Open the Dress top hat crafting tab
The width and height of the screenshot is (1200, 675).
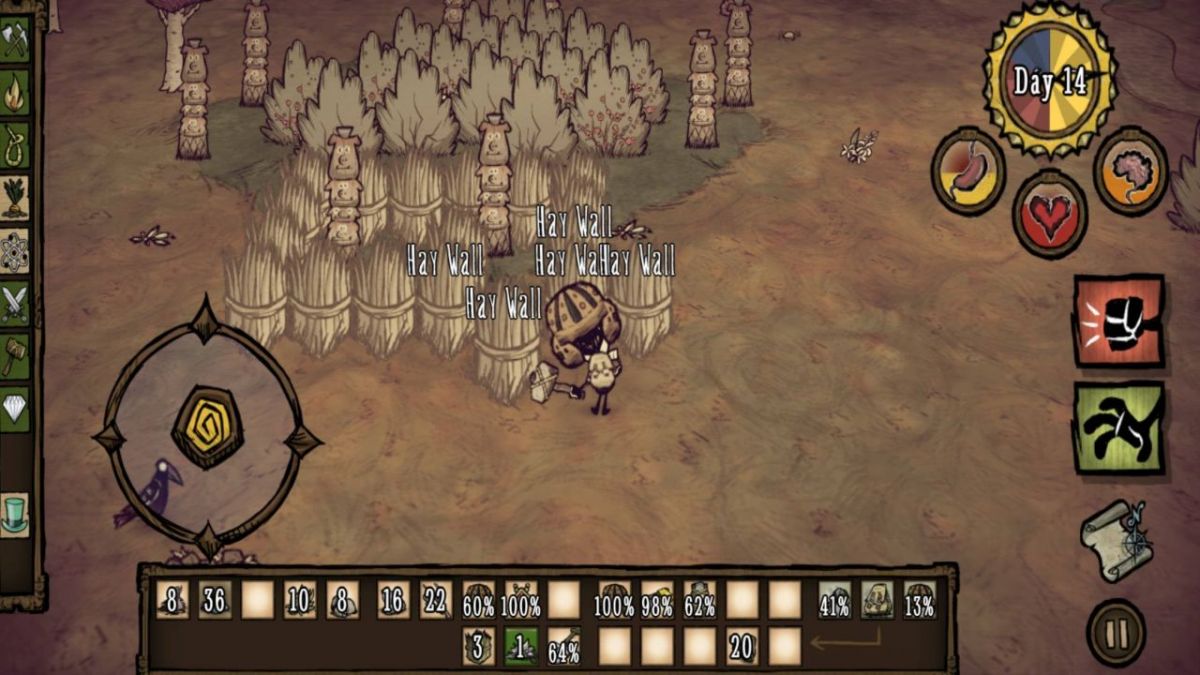[15, 513]
